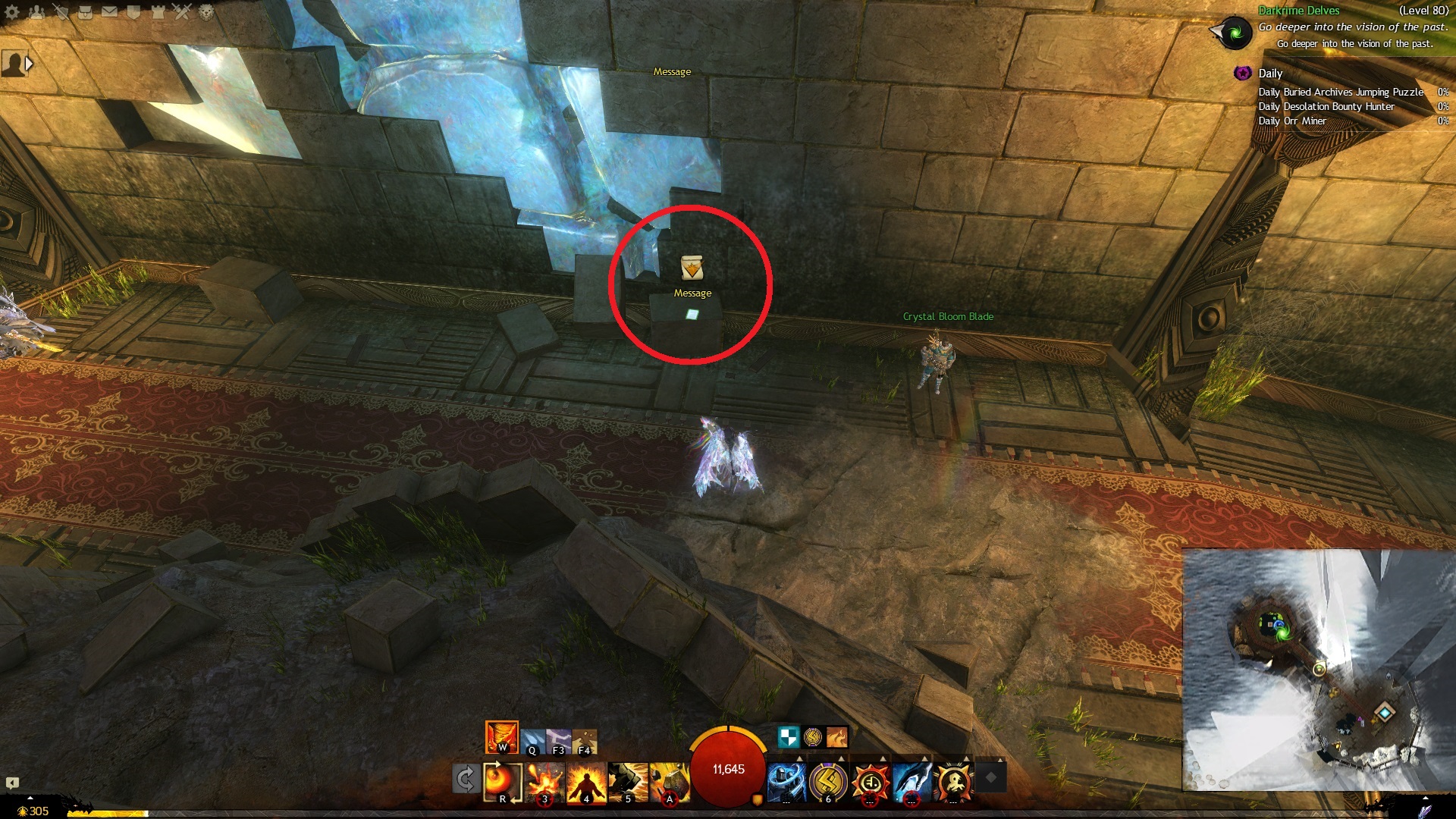The width and height of the screenshot is (1456, 819).
Task: Open the World vs World castle icon
Action: pos(158,12)
